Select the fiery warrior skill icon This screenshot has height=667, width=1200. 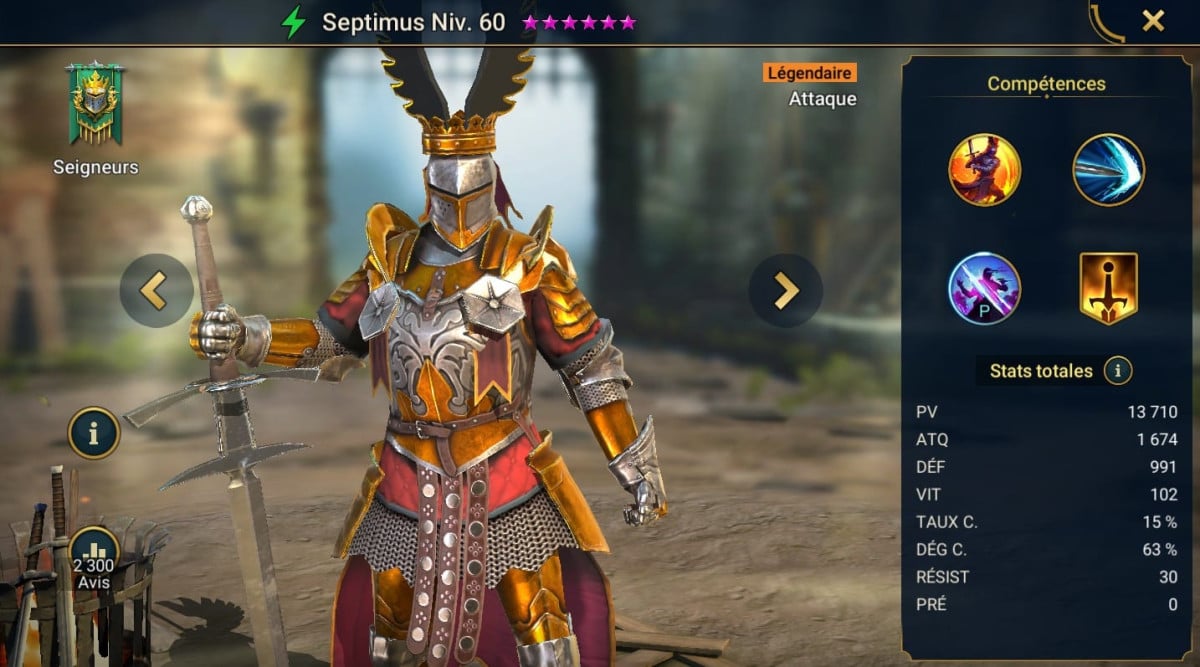click(984, 170)
